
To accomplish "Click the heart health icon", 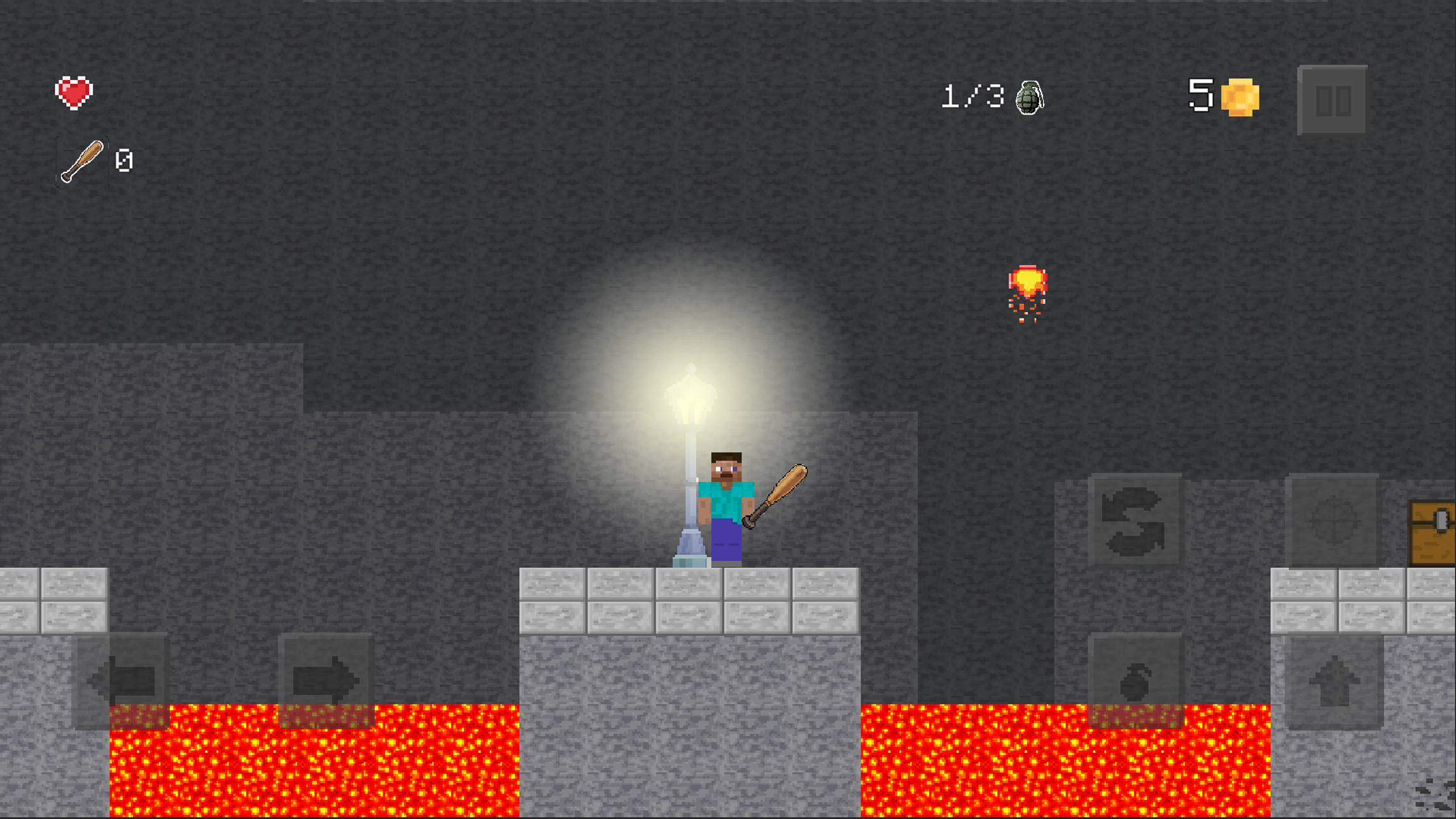I will (74, 93).
